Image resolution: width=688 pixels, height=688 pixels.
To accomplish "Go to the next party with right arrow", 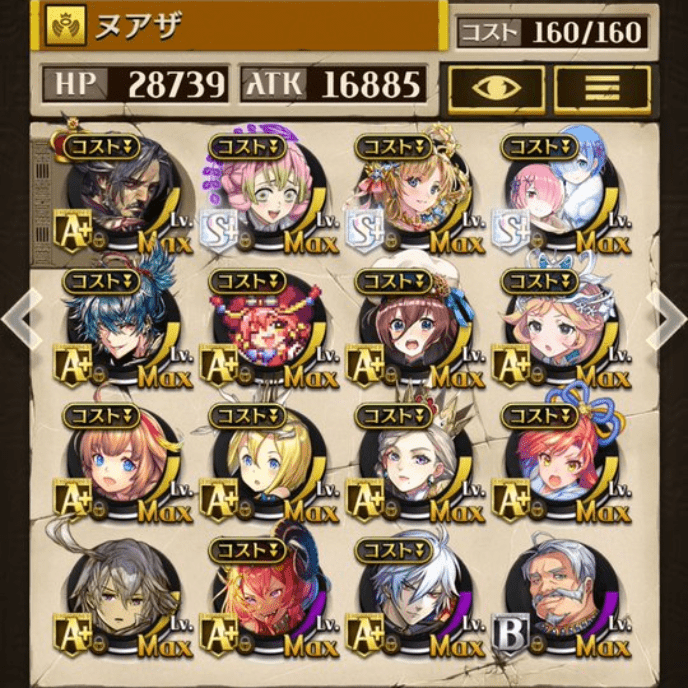I will (668, 319).
